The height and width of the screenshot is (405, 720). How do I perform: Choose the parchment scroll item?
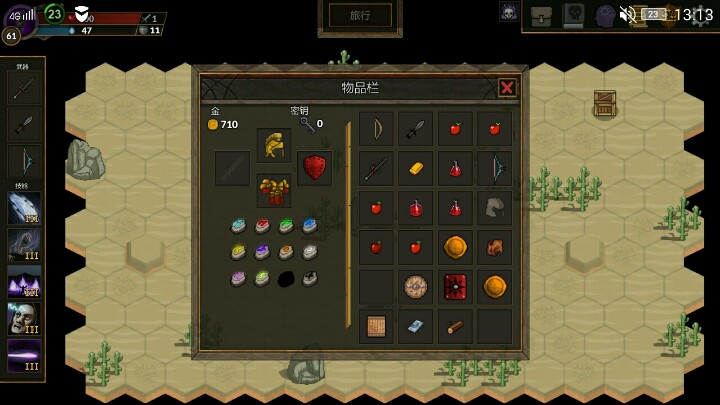coord(375,326)
